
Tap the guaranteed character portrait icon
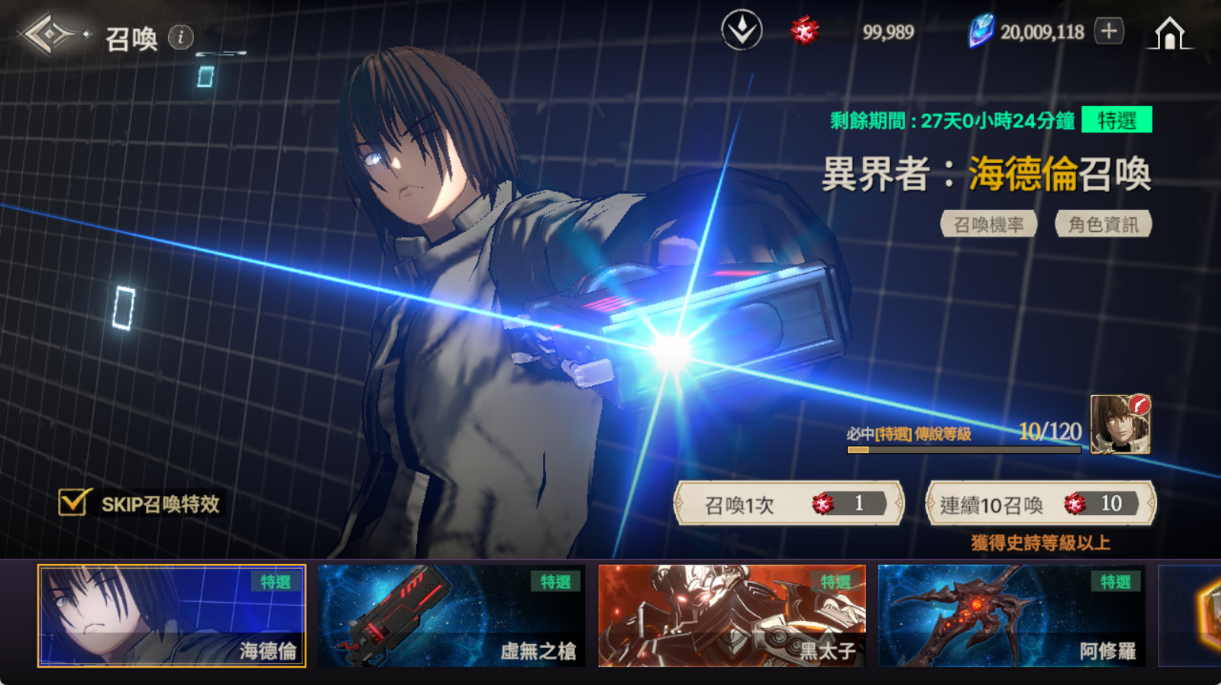click(1120, 424)
